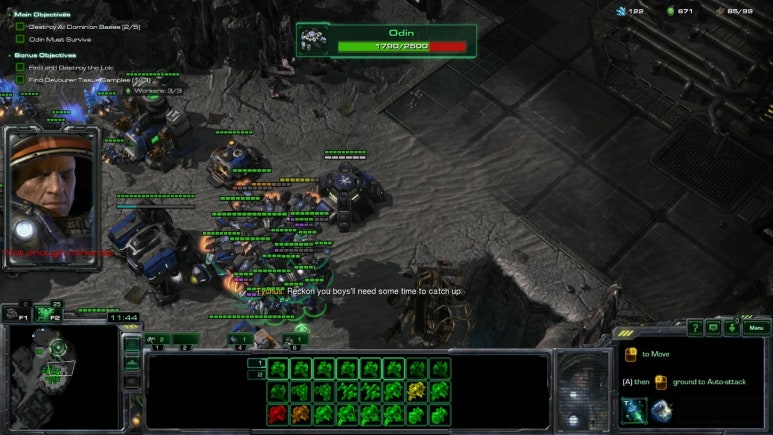Select the F2 army button
Screen dimensions: 773x435
pos(45,313)
